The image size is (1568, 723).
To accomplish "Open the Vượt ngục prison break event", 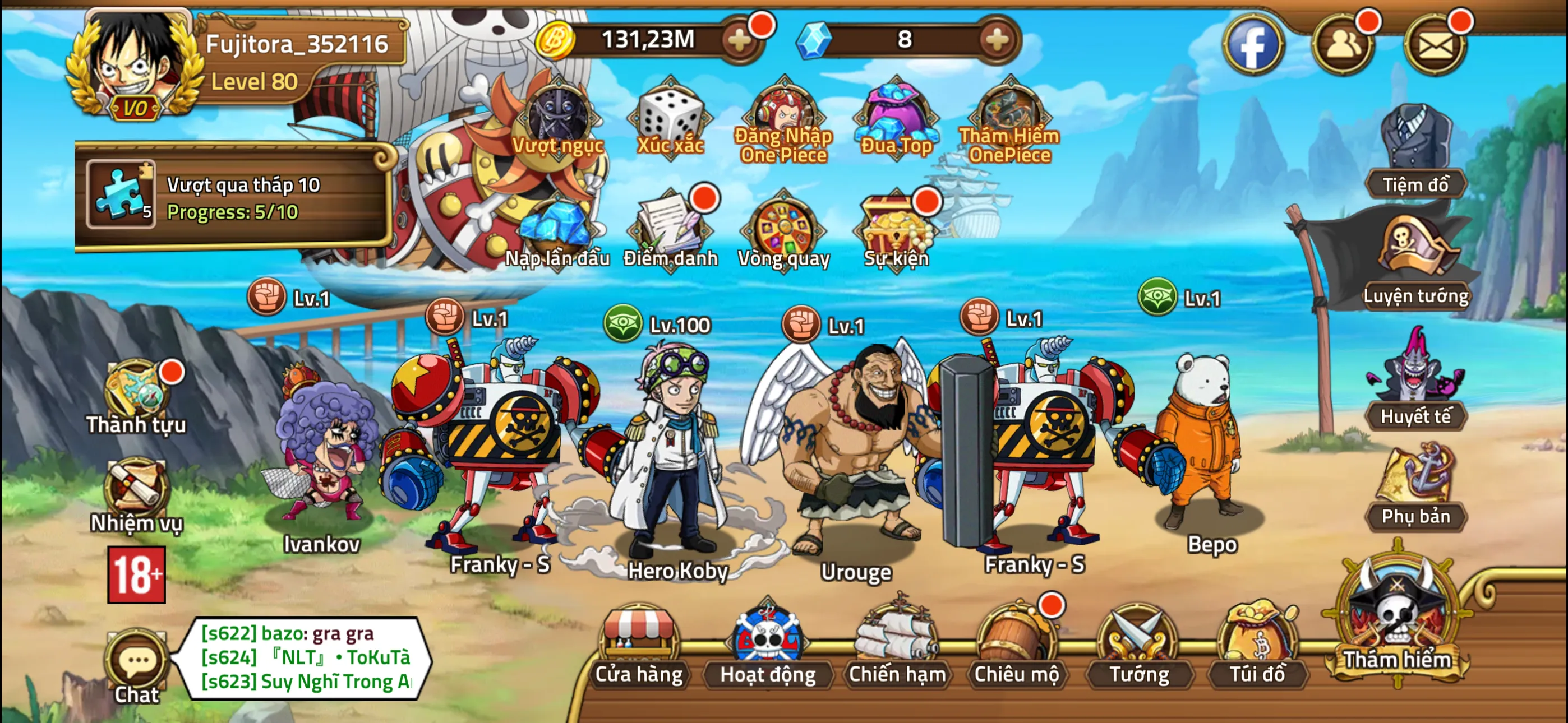I will (x=557, y=119).
